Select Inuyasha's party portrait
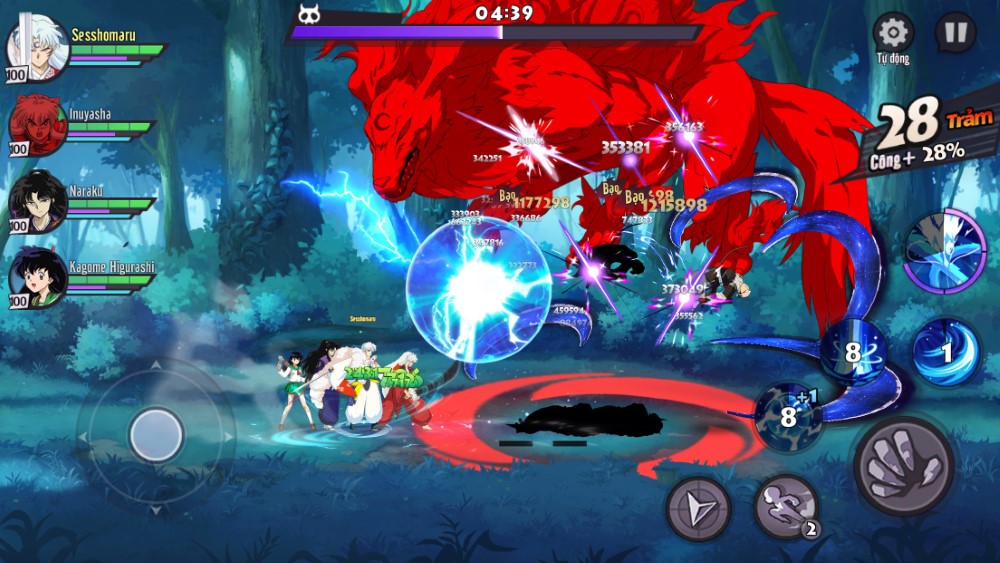Viewport: 1000px width, 563px height. pyautogui.click(x=37, y=125)
